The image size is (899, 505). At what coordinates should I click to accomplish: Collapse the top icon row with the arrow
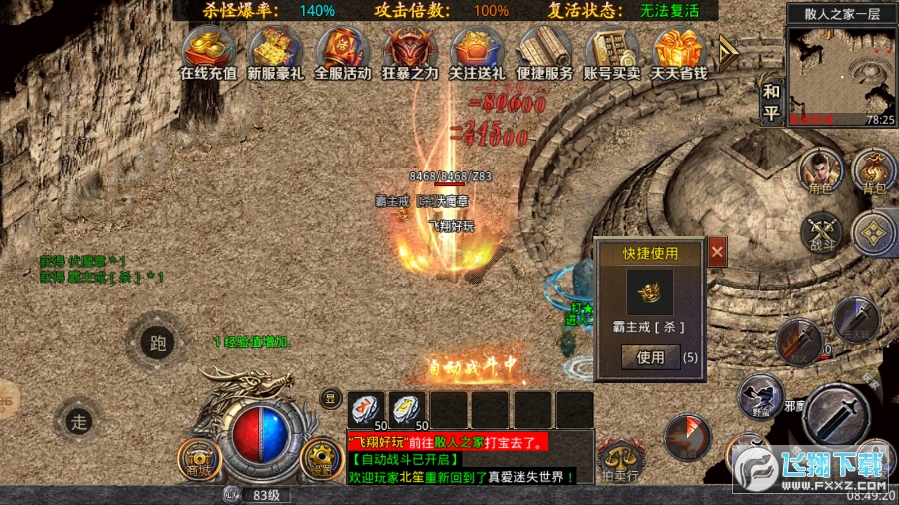point(728,50)
